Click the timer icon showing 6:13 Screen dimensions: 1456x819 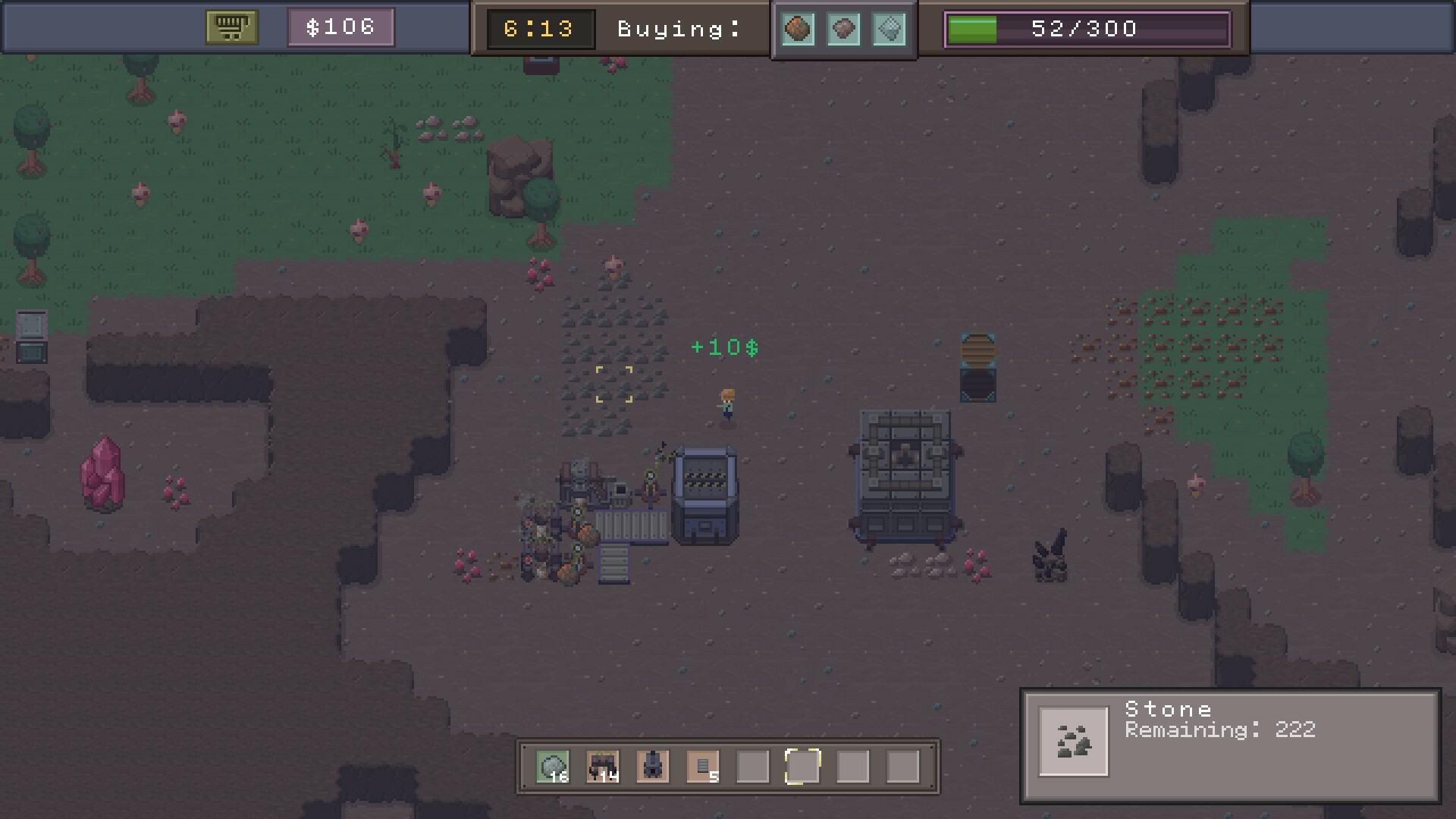[x=540, y=27]
